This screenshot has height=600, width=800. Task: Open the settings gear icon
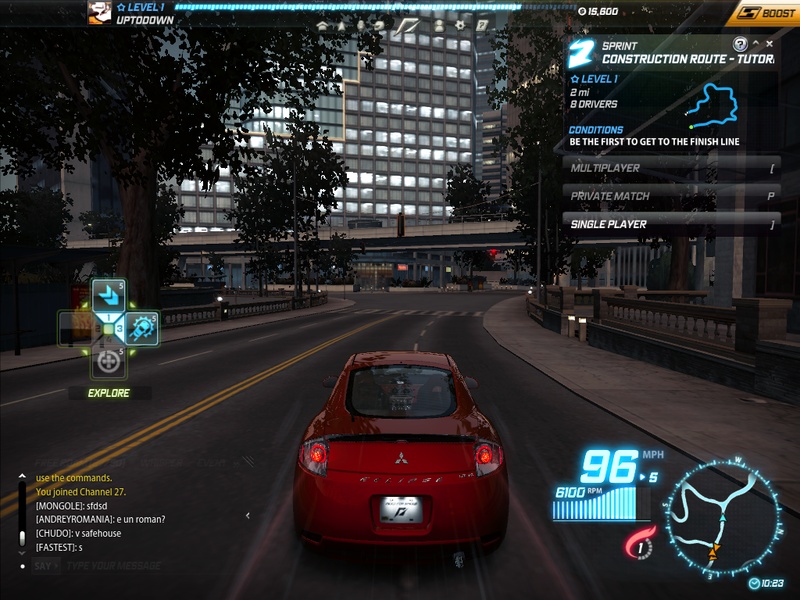point(460,25)
